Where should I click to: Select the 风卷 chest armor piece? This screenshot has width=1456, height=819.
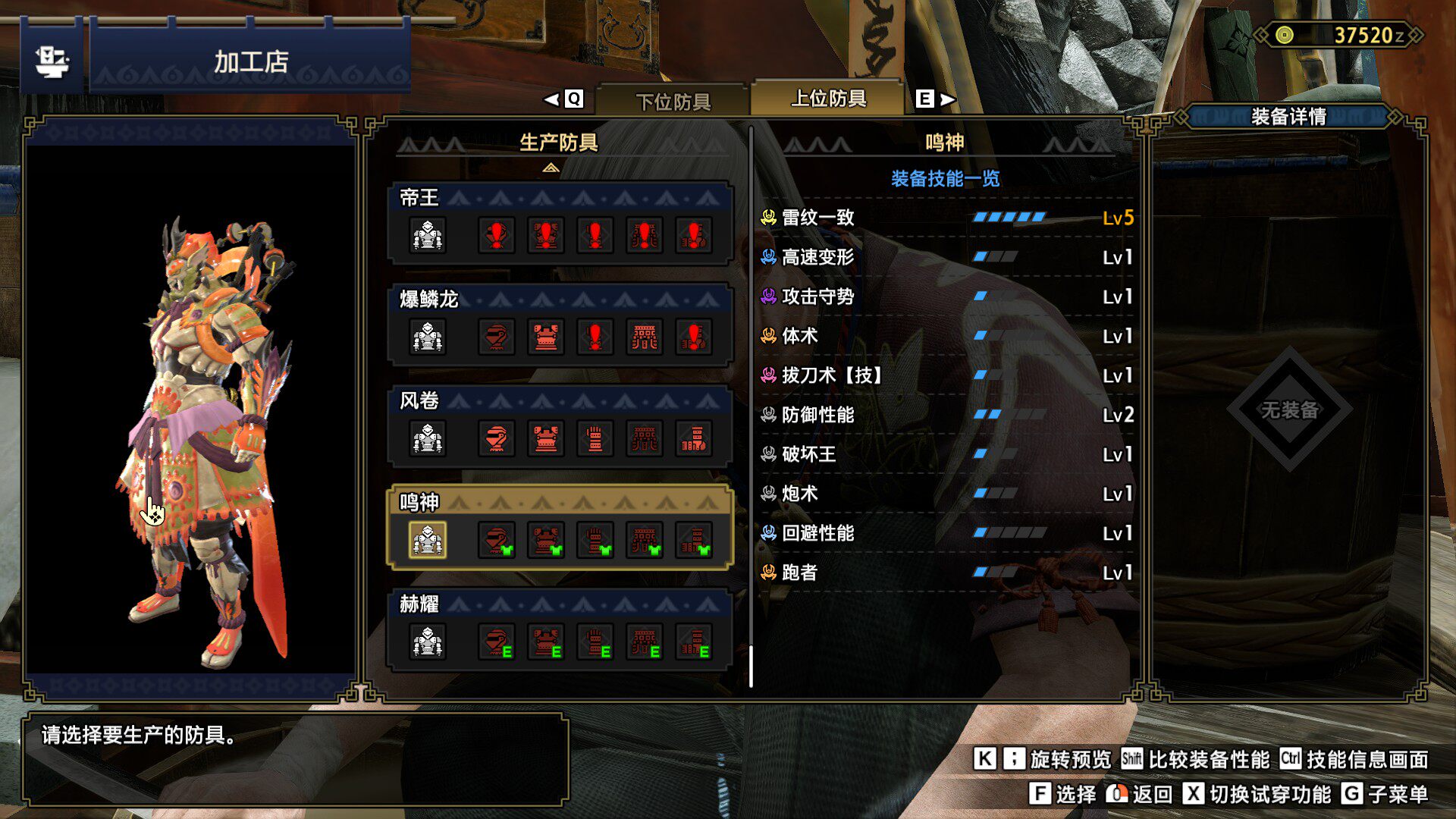click(546, 438)
